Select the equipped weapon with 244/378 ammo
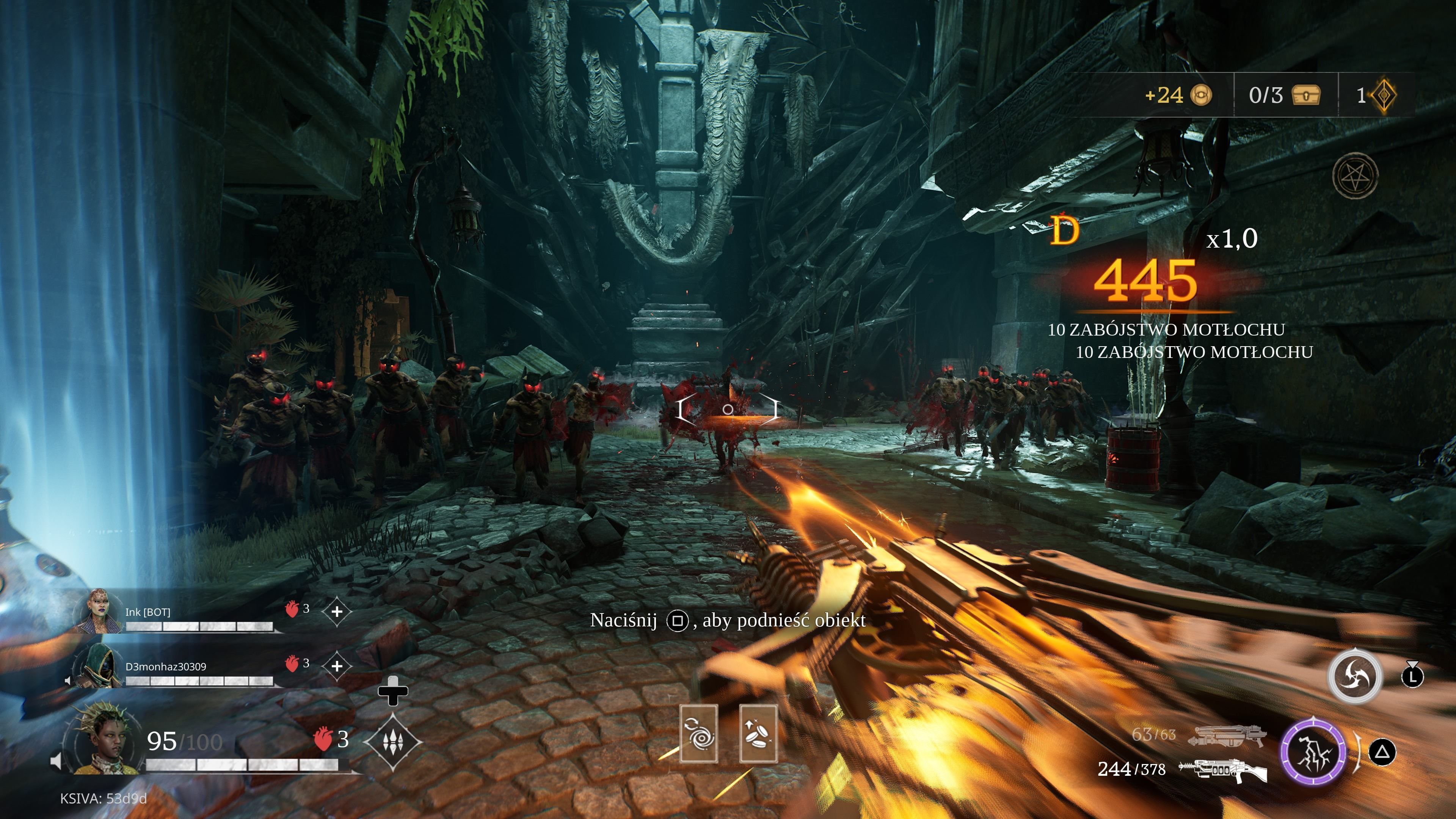Viewport: 1456px width, 819px height. 1222,770
